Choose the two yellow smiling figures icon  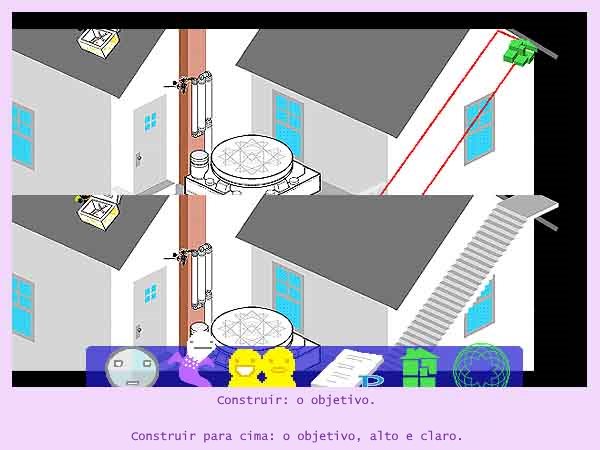262,367
